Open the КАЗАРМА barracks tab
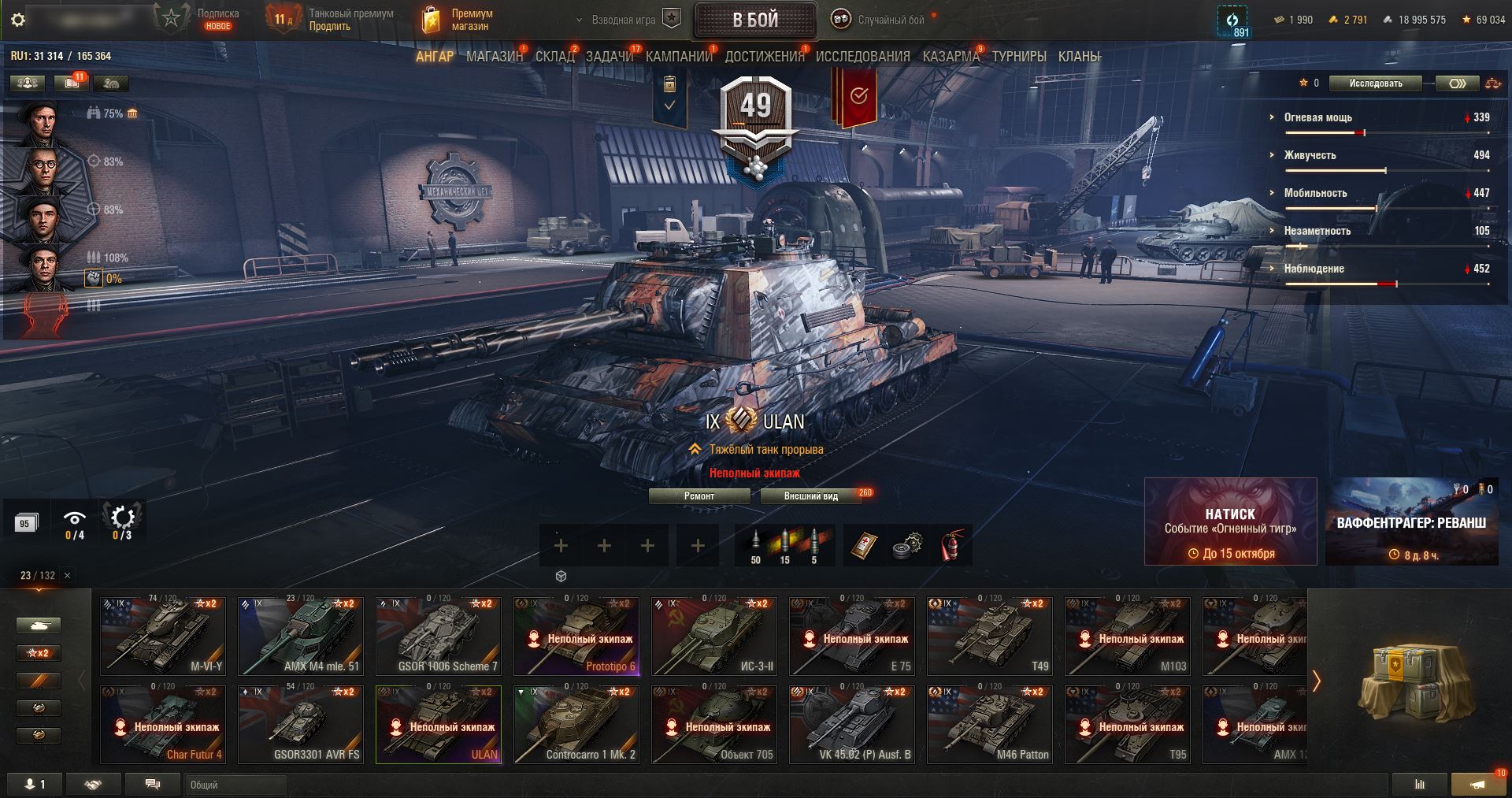1512x798 pixels. click(x=951, y=57)
